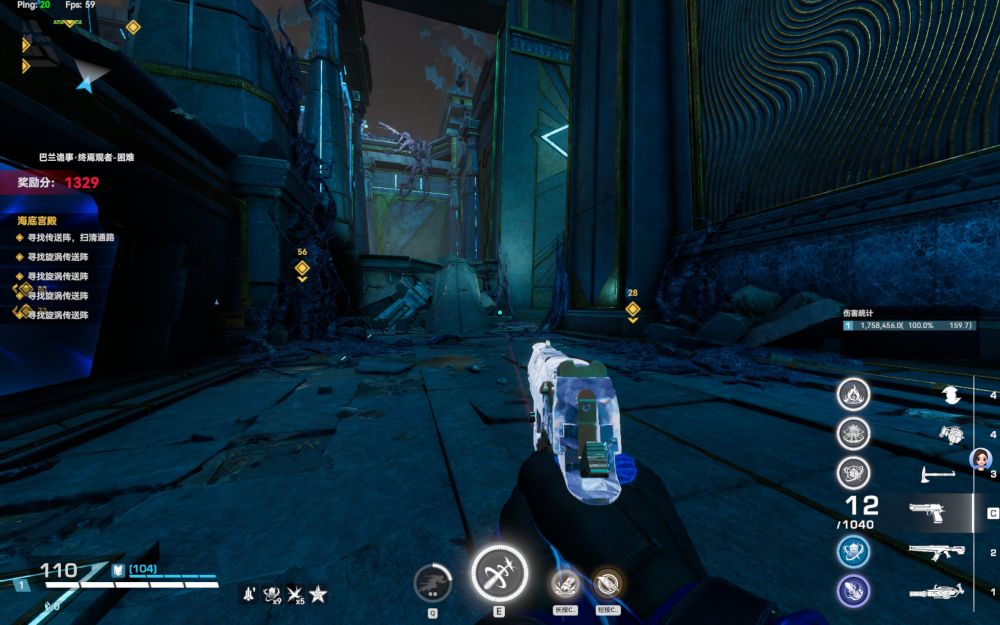Screen dimensions: 1000x625
Task: Equip the heavy launcher weapon slot
Action: click(x=936, y=592)
